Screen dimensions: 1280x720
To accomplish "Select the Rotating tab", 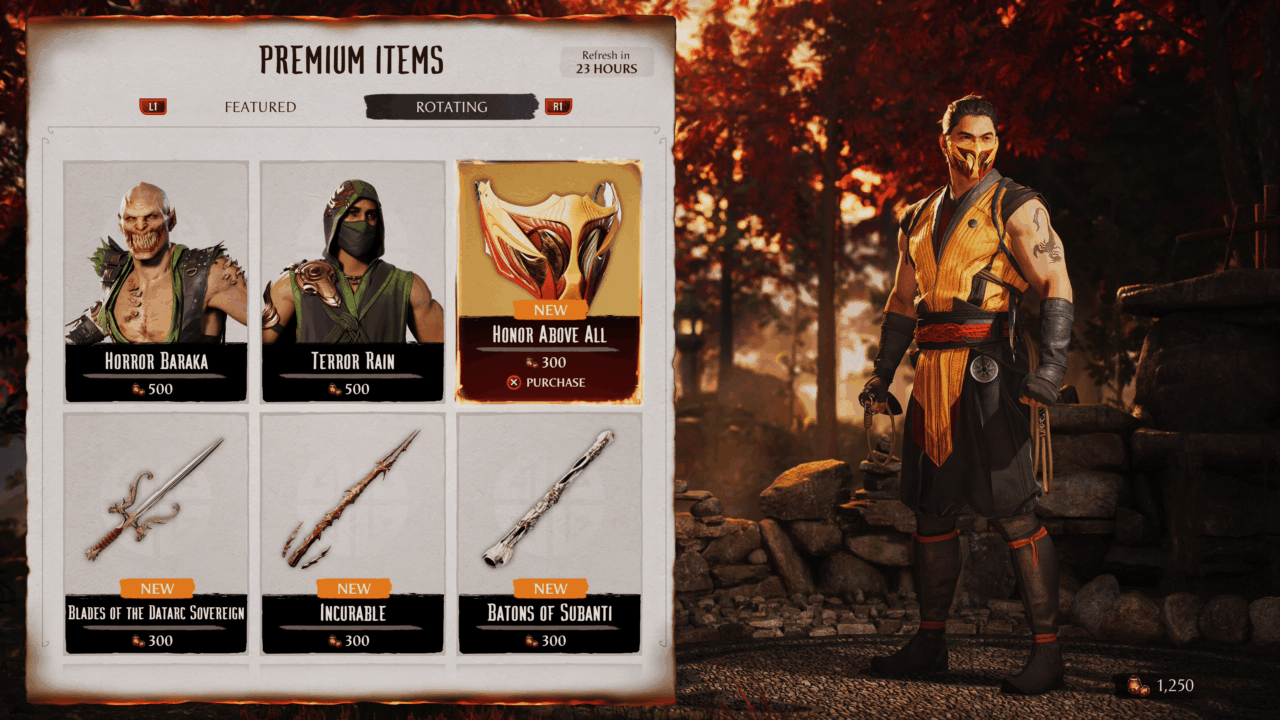I will pyautogui.click(x=451, y=107).
